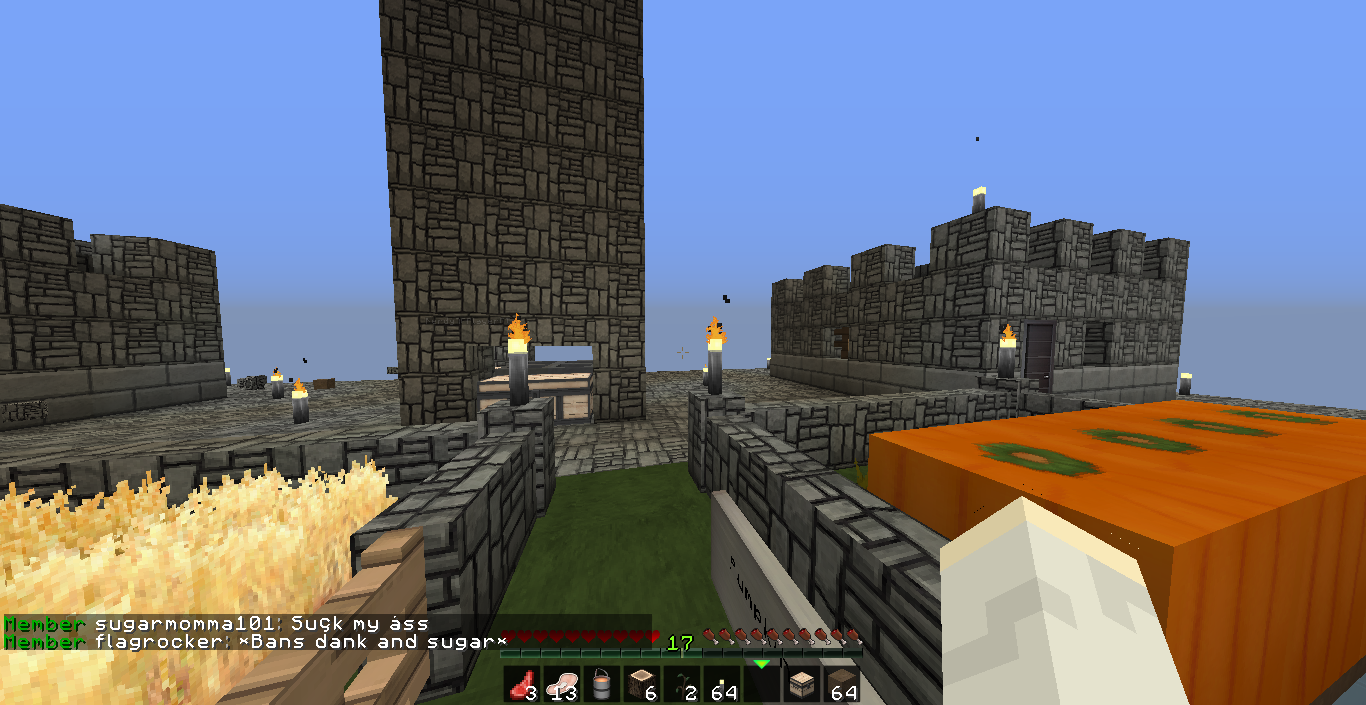Click the empty highlighted hotbar slot
This screenshot has height=705, width=1366.
pos(762,685)
